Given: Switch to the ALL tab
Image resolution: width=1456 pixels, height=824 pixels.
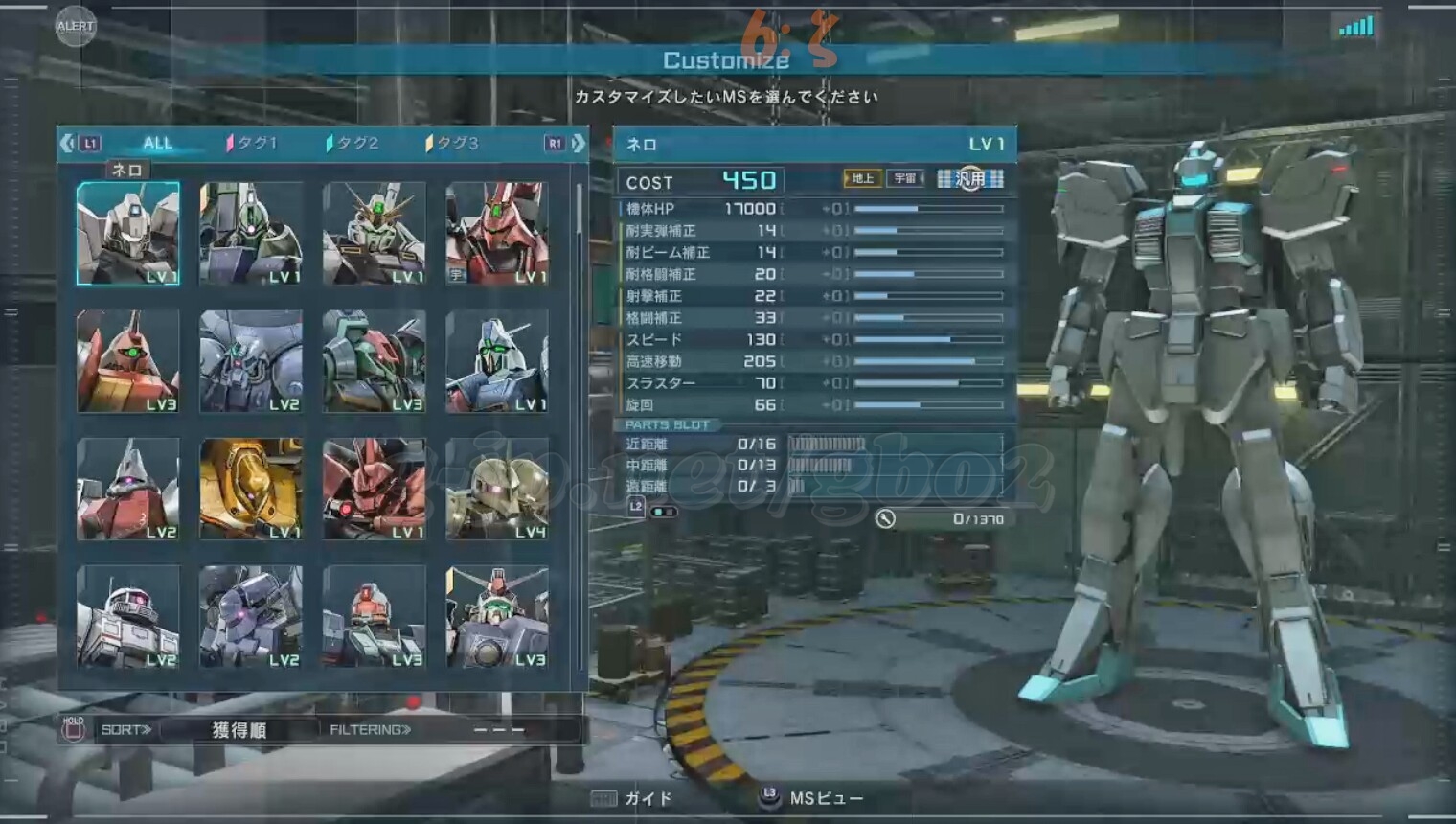Looking at the screenshot, I should pyautogui.click(x=157, y=143).
